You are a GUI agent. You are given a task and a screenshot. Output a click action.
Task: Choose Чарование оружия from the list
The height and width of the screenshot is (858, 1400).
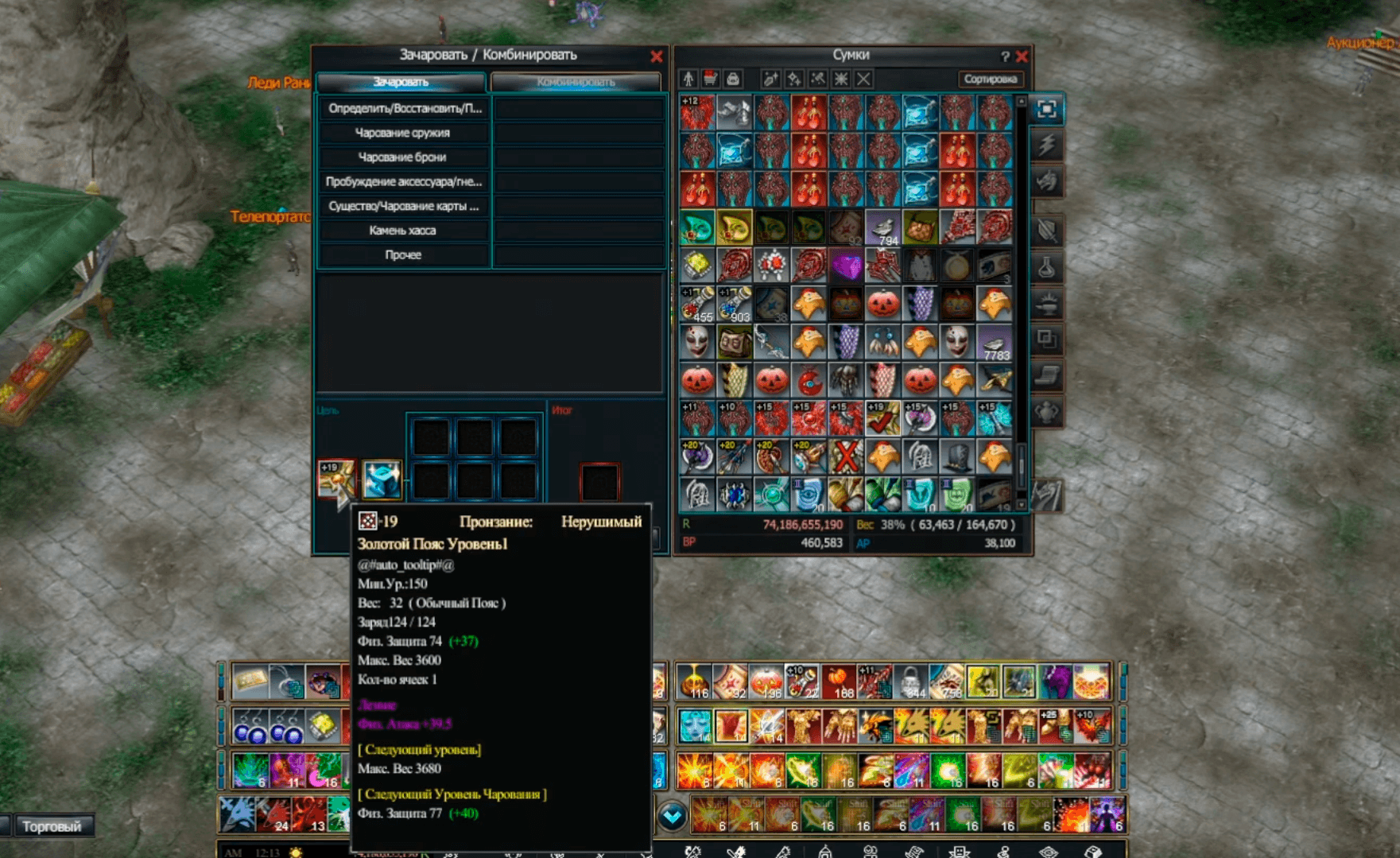(x=402, y=133)
